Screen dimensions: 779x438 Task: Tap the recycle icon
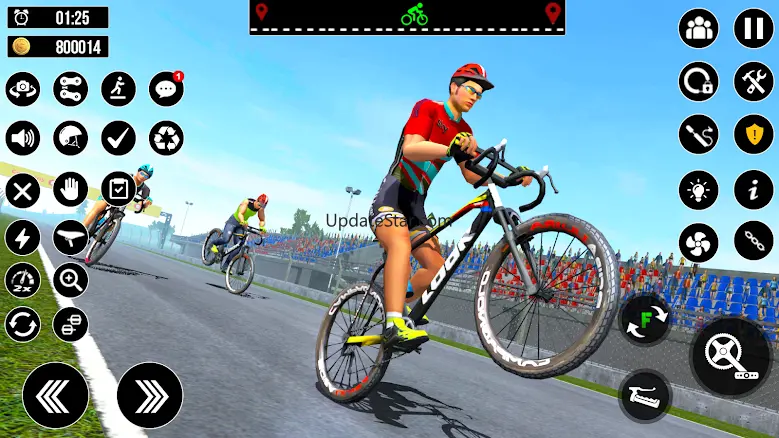click(166, 138)
